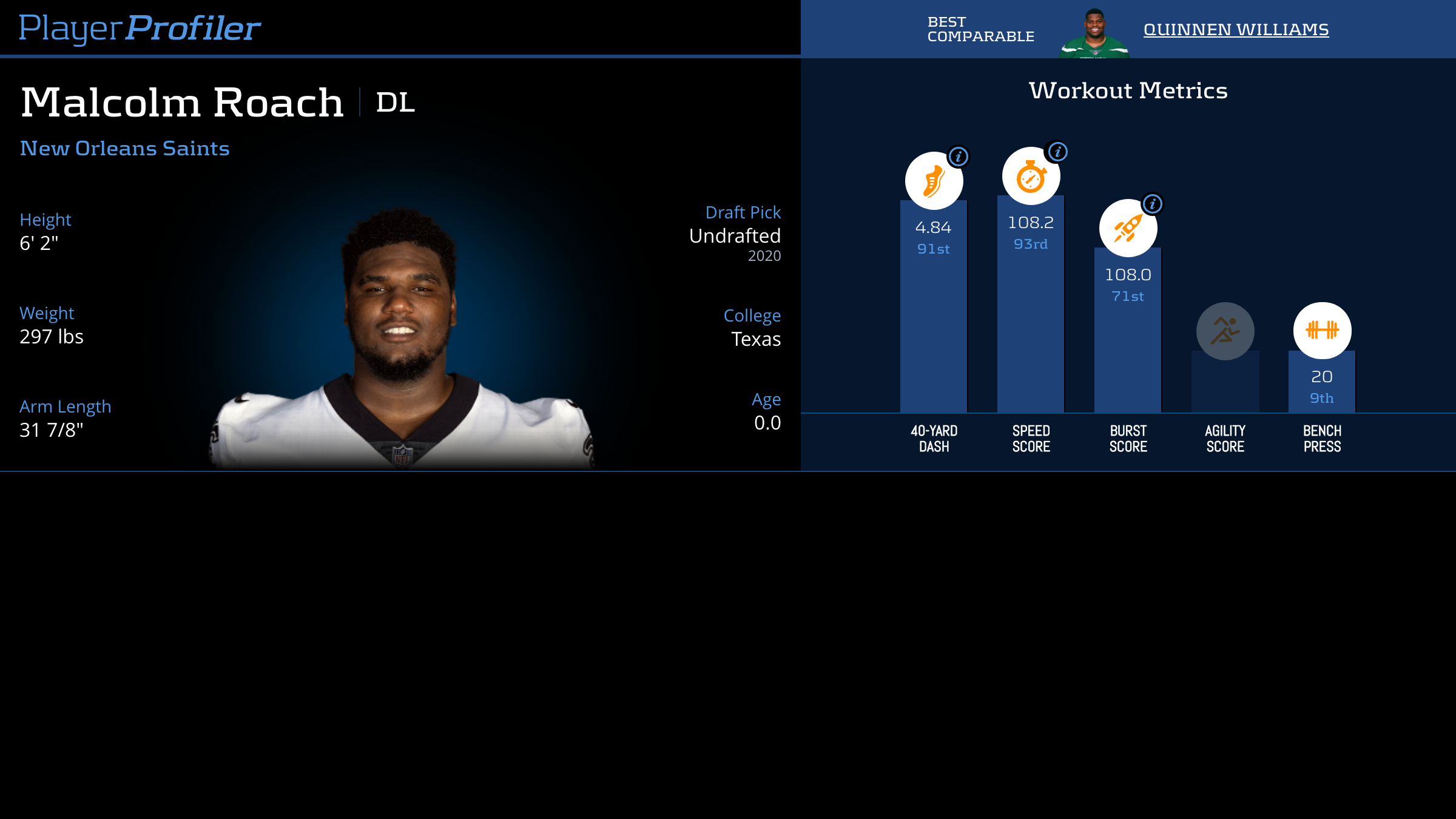The height and width of the screenshot is (819, 1456).
Task: Open Quinnen Williams comparable player link
Action: [x=1236, y=29]
